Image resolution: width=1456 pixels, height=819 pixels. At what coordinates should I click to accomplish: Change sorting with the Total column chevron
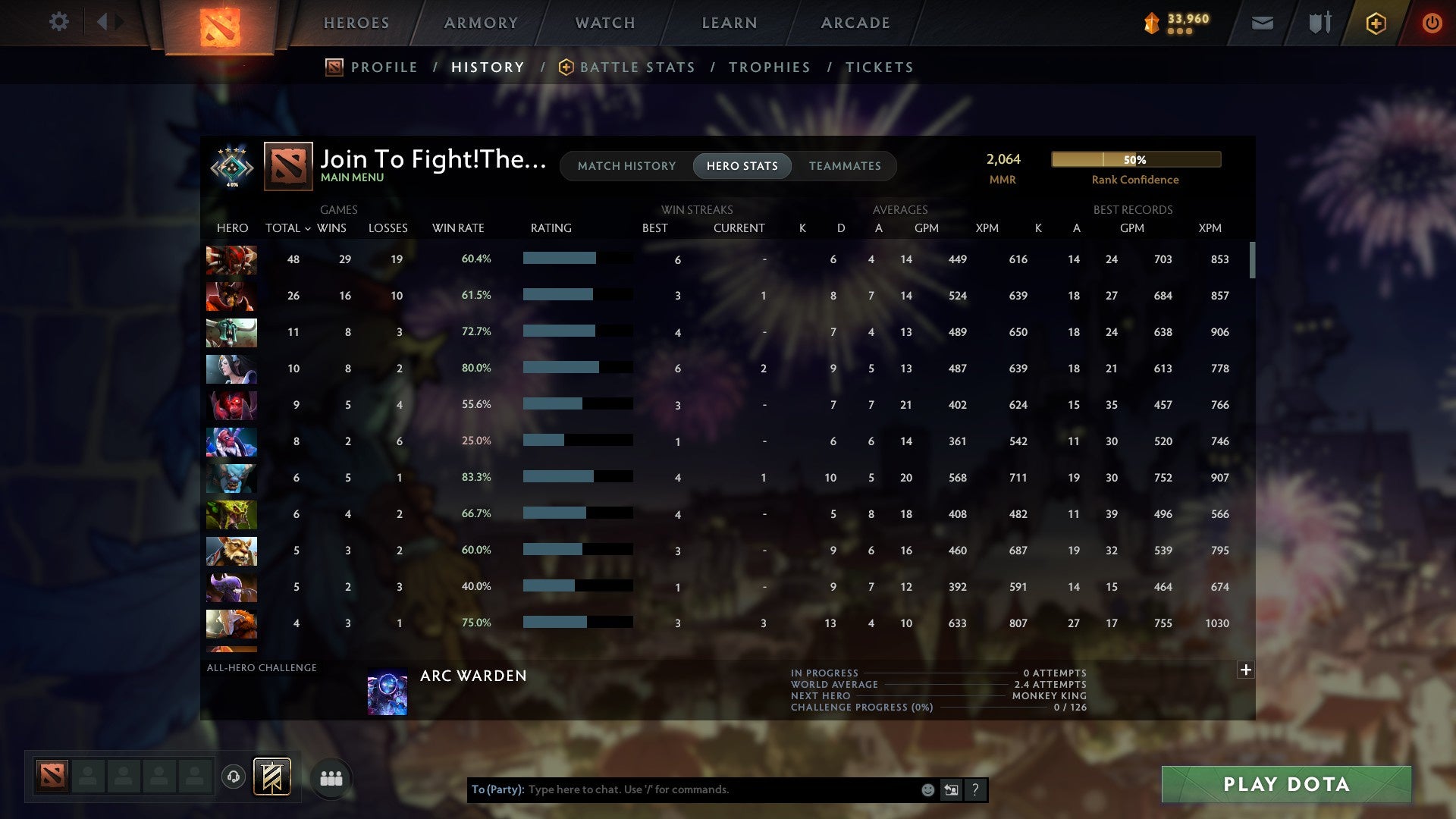pos(306,228)
